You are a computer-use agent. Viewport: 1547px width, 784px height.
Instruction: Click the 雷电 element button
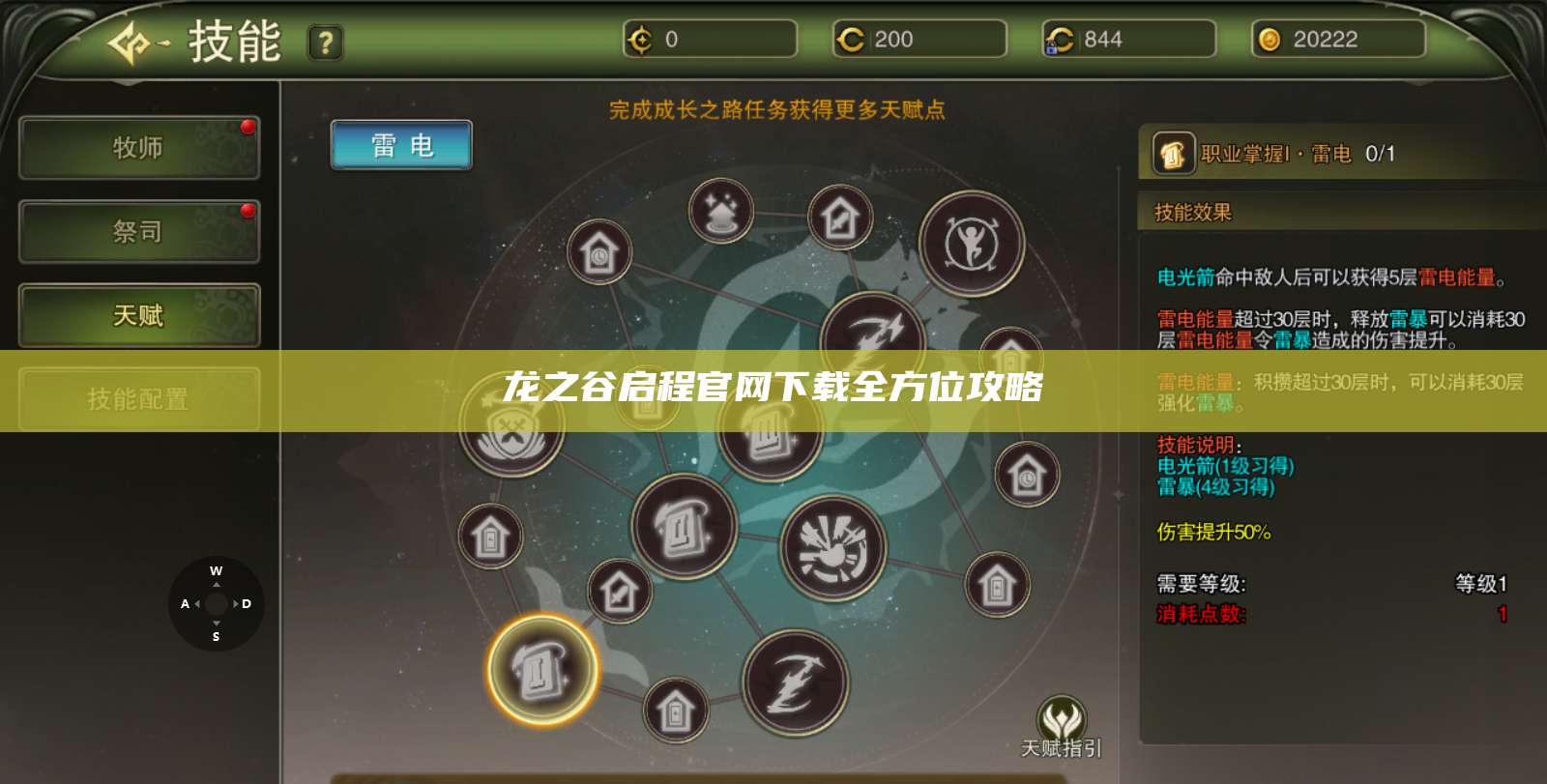401,145
